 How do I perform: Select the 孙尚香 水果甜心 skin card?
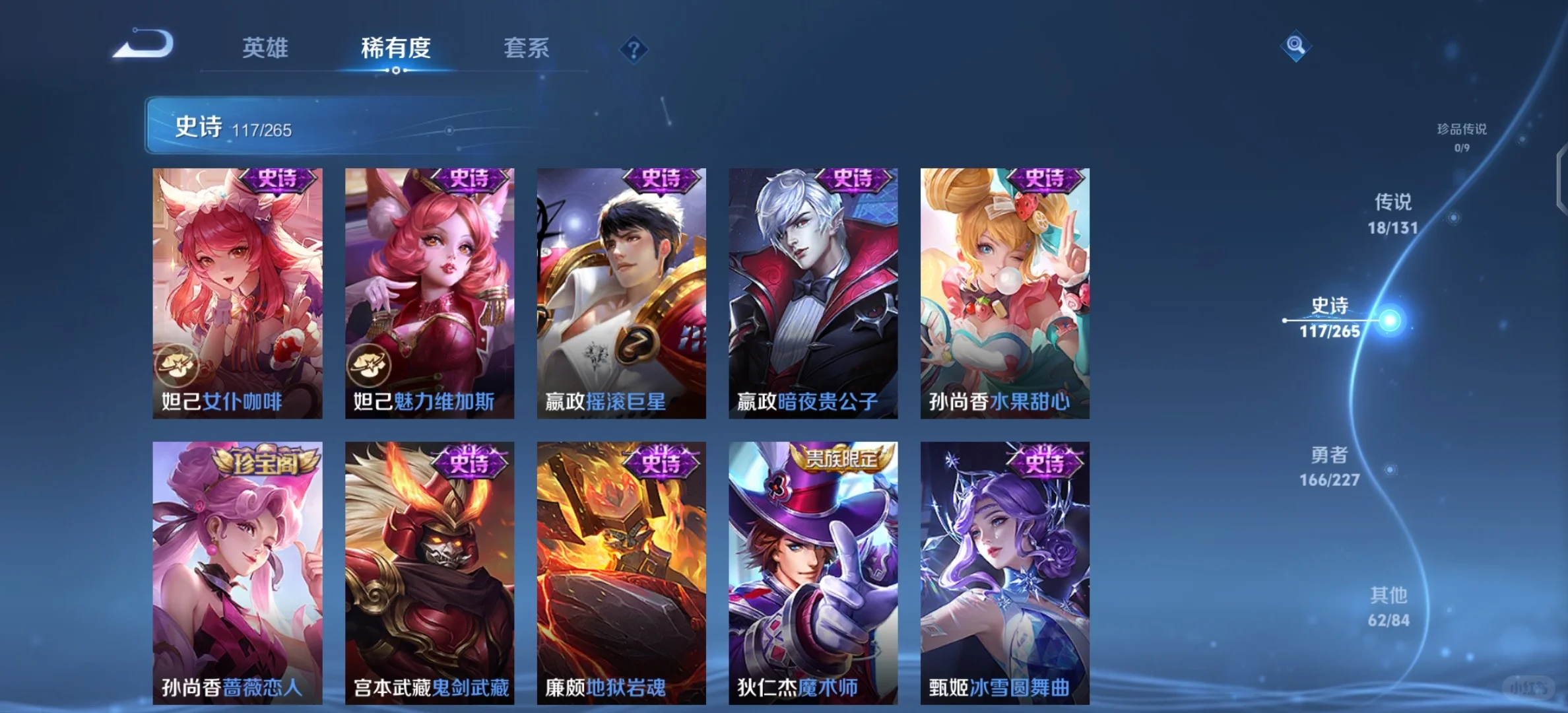coord(1005,293)
